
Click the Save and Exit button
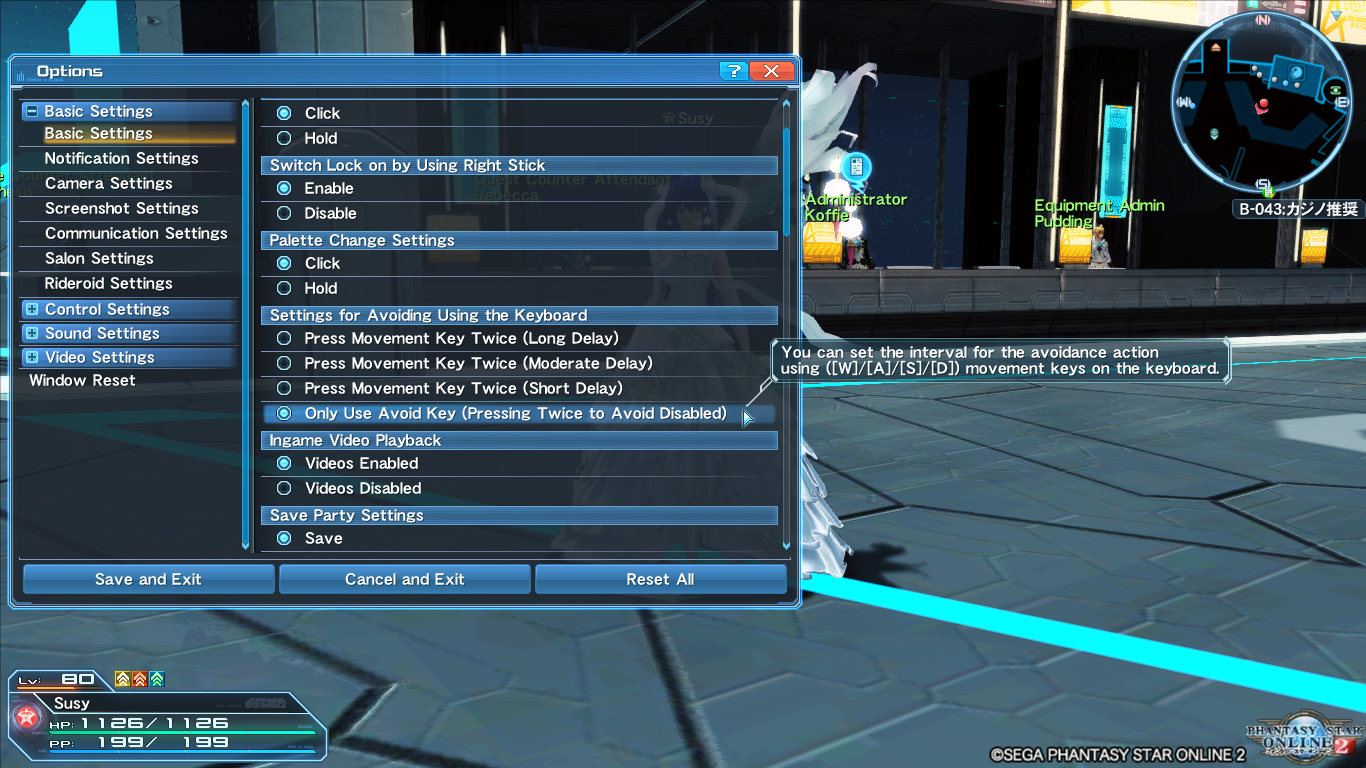point(147,579)
